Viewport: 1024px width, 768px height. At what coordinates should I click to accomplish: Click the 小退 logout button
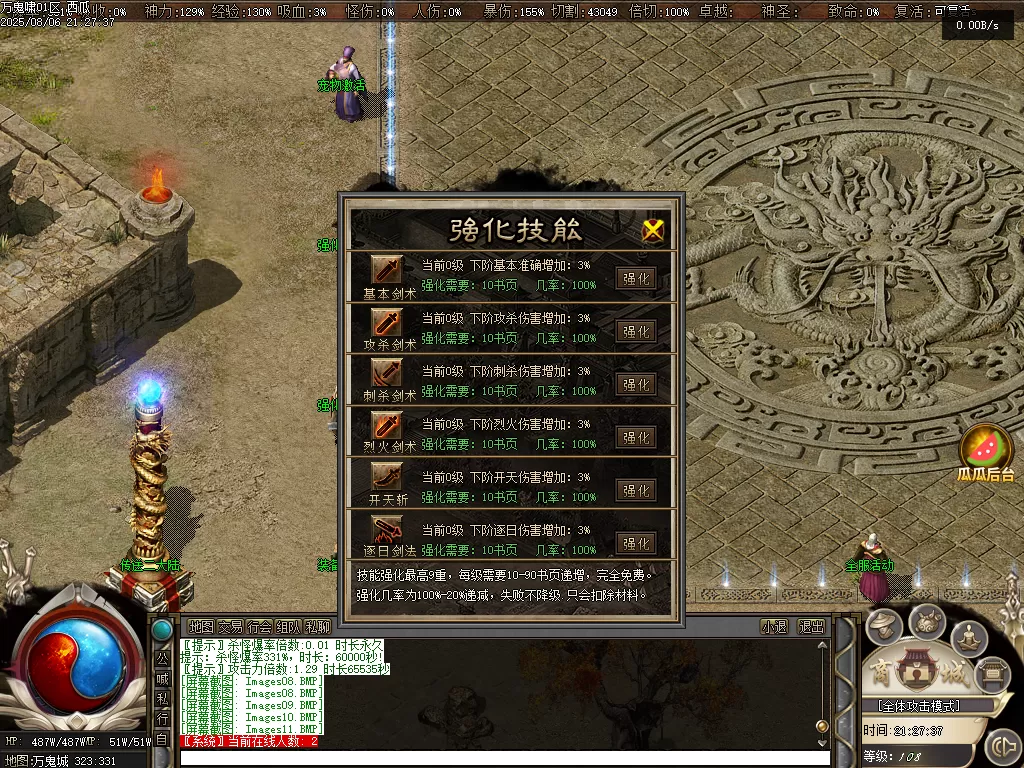(774, 627)
